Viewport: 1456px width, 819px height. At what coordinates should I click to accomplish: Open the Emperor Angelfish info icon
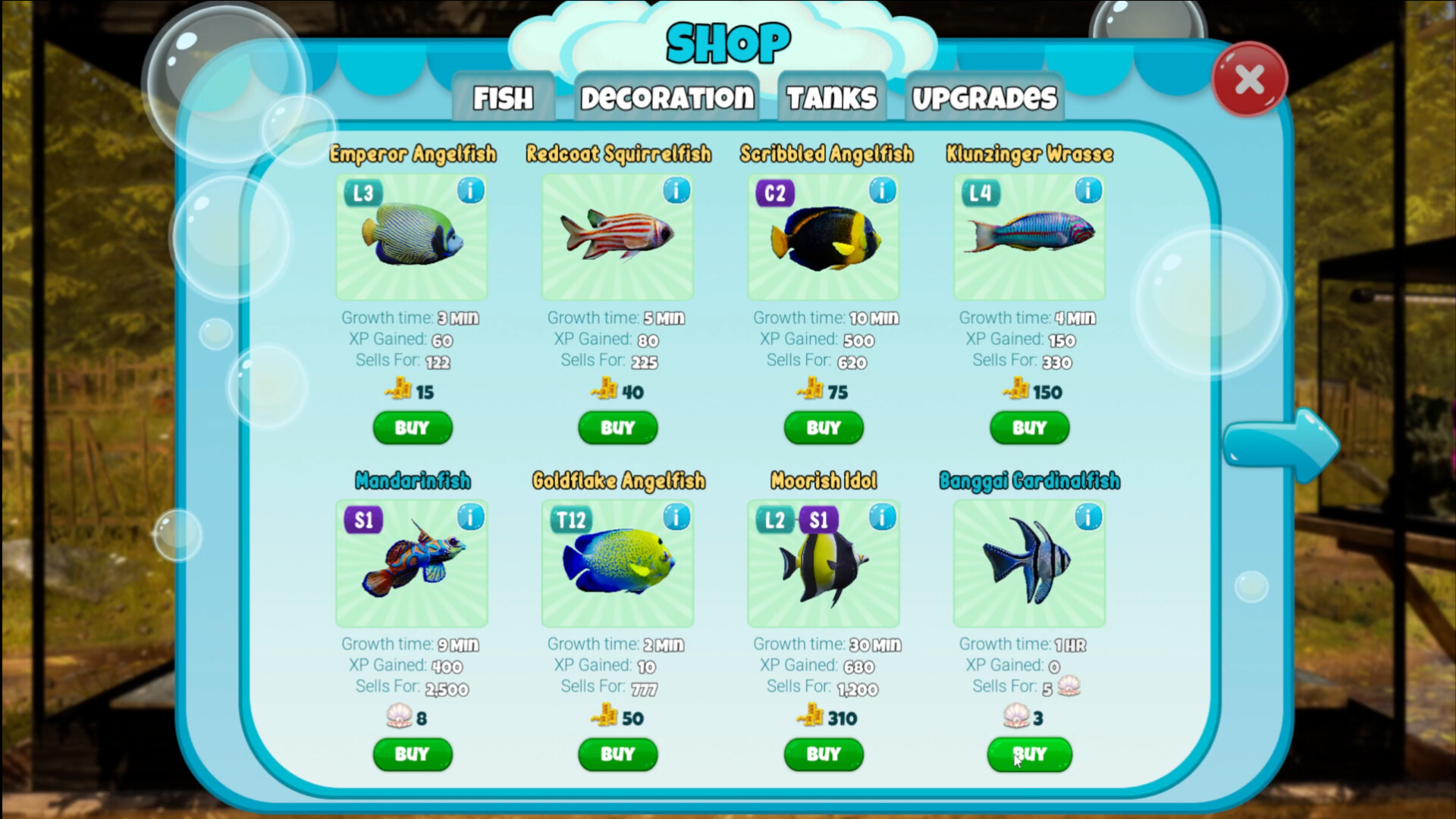(x=470, y=191)
